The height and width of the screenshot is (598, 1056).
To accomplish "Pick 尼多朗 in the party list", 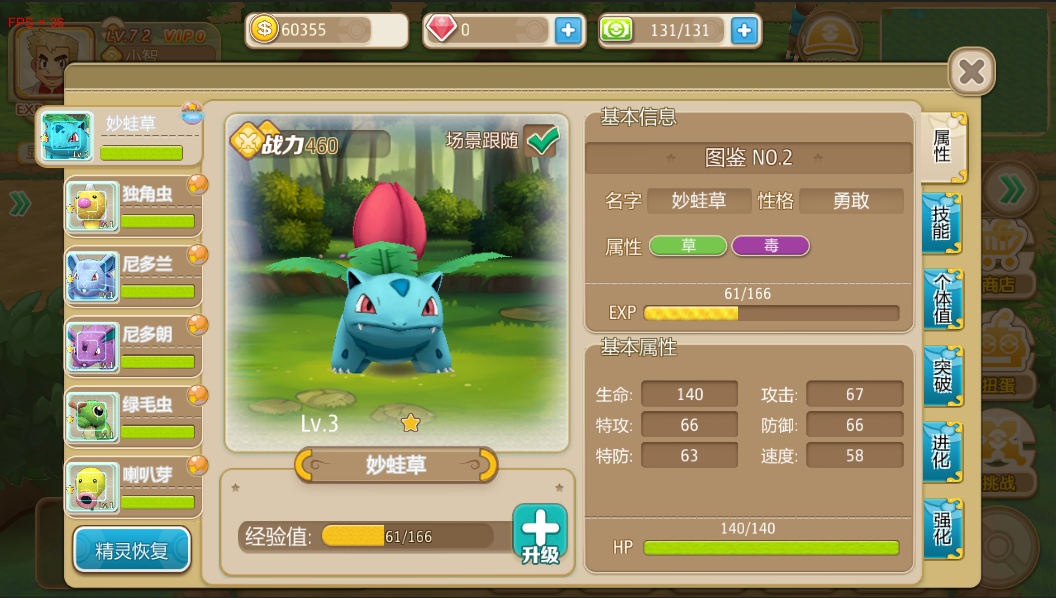I will 134,347.
